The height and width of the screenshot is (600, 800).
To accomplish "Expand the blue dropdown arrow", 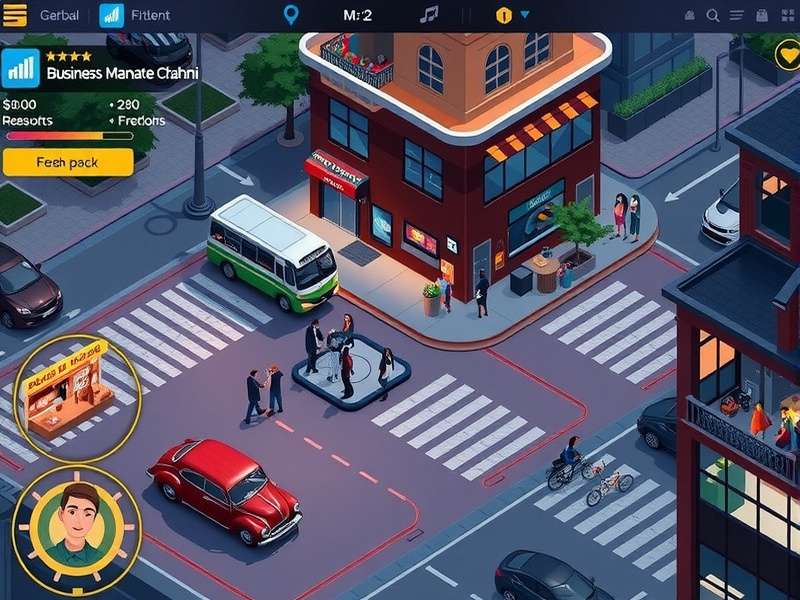I will [x=525, y=15].
